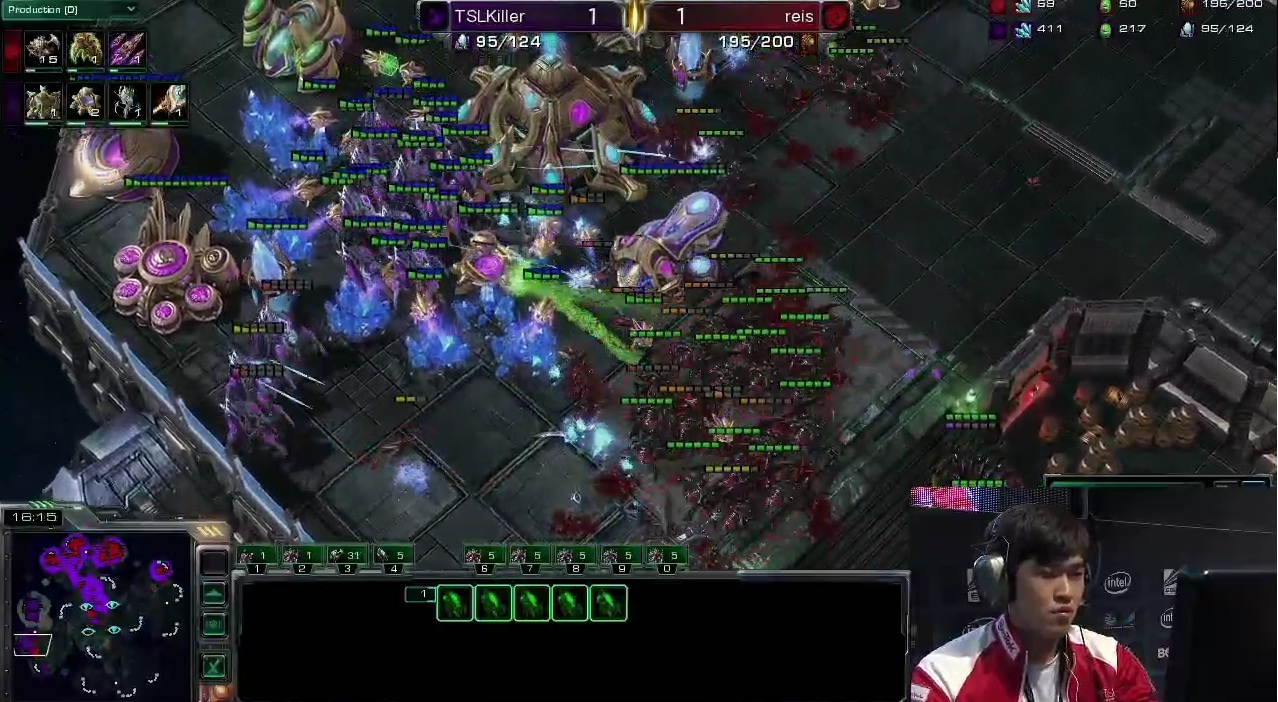
Task: Select control group 7
Action: pos(529,556)
